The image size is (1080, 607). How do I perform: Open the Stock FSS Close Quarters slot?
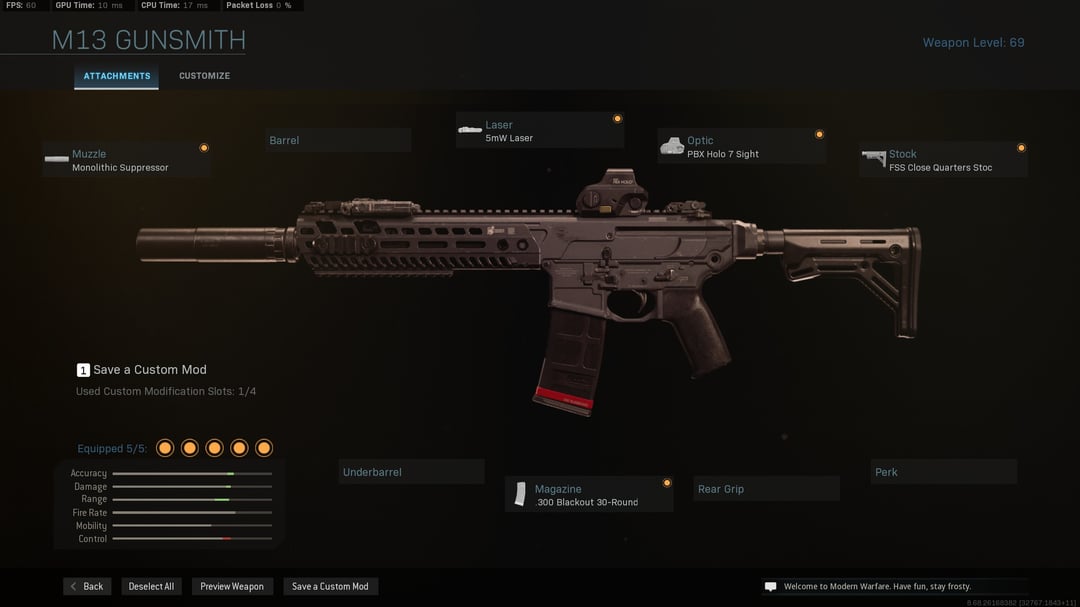click(943, 160)
